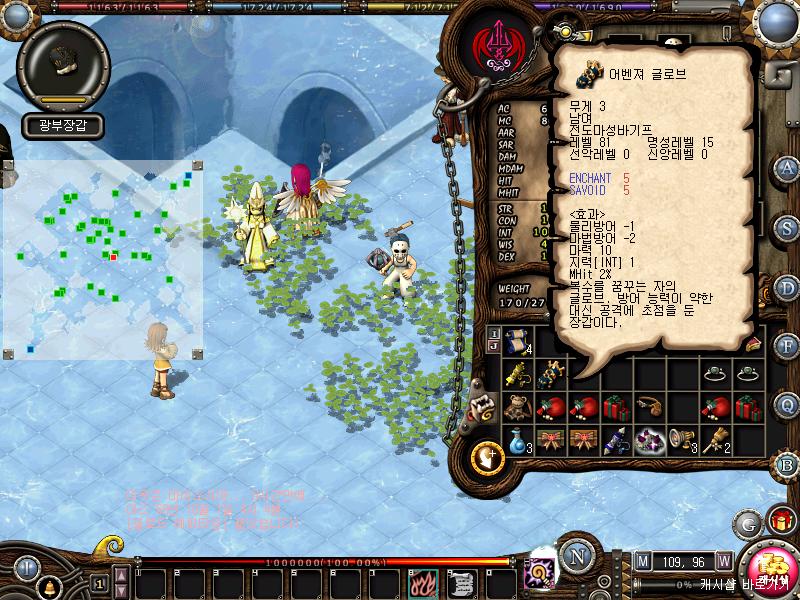Viewport: 800px width, 600px height.
Task: Click the round F menu button
Action: [788, 346]
